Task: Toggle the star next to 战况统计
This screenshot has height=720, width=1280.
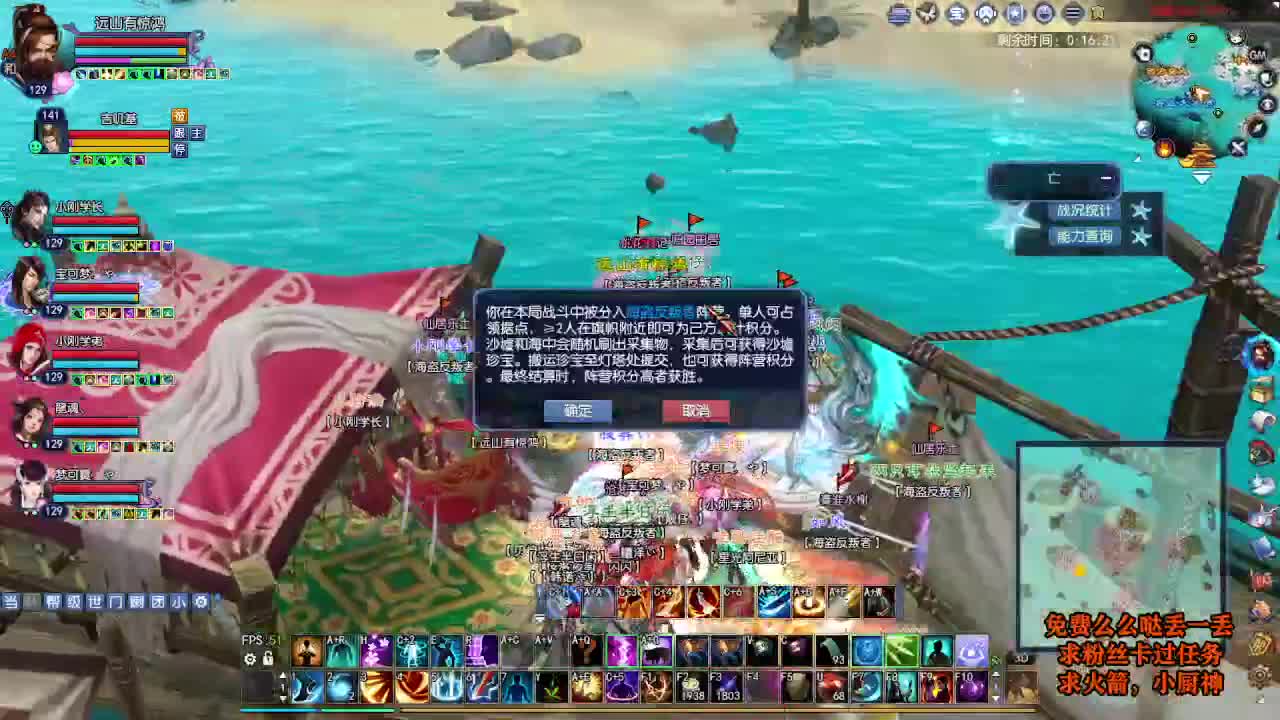Action: [1140, 211]
